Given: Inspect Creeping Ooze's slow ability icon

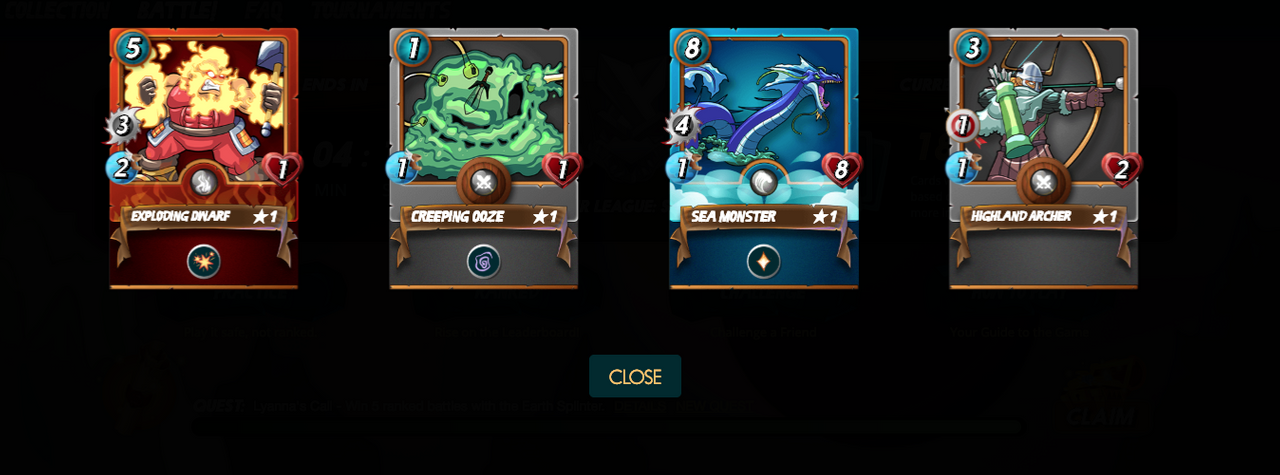Looking at the screenshot, I should pos(483,262).
